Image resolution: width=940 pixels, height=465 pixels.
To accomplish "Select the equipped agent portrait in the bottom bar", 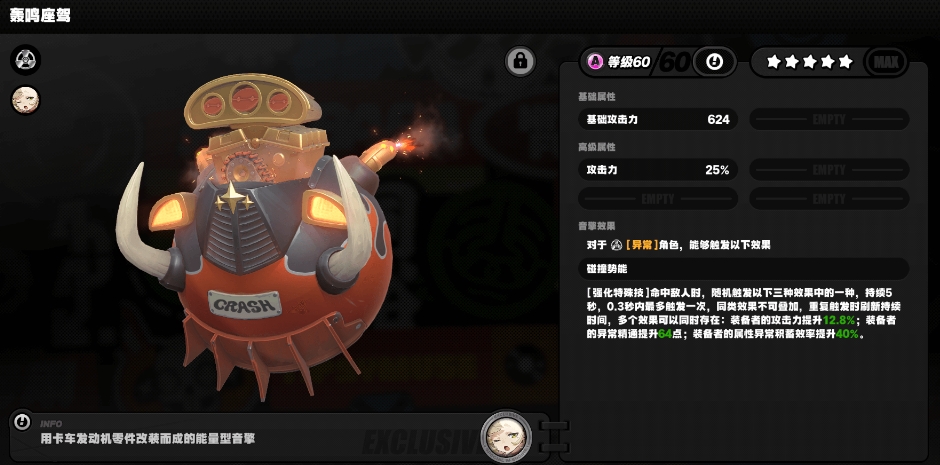I will (x=505, y=436).
